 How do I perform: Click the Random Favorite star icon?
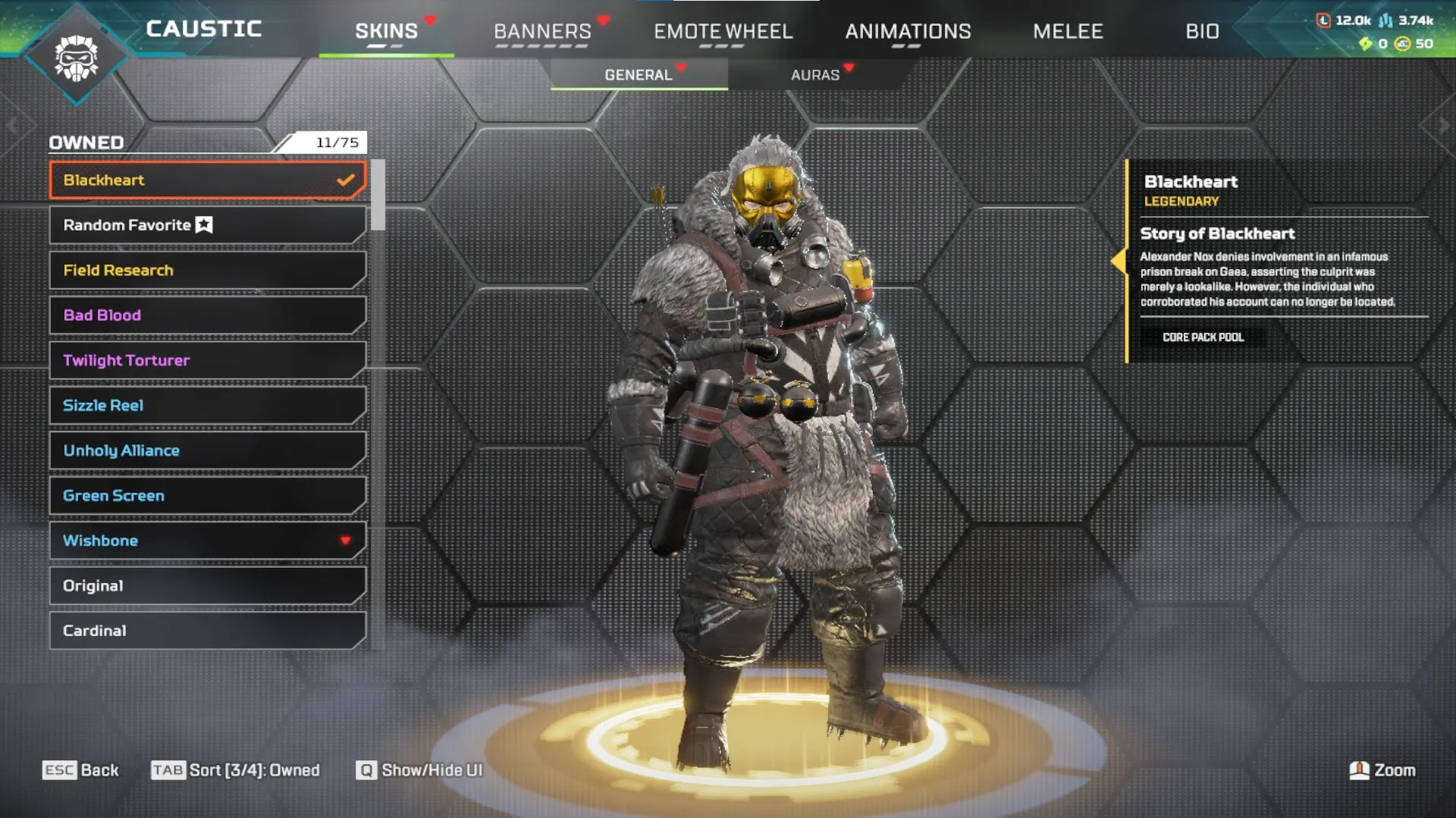[203, 224]
